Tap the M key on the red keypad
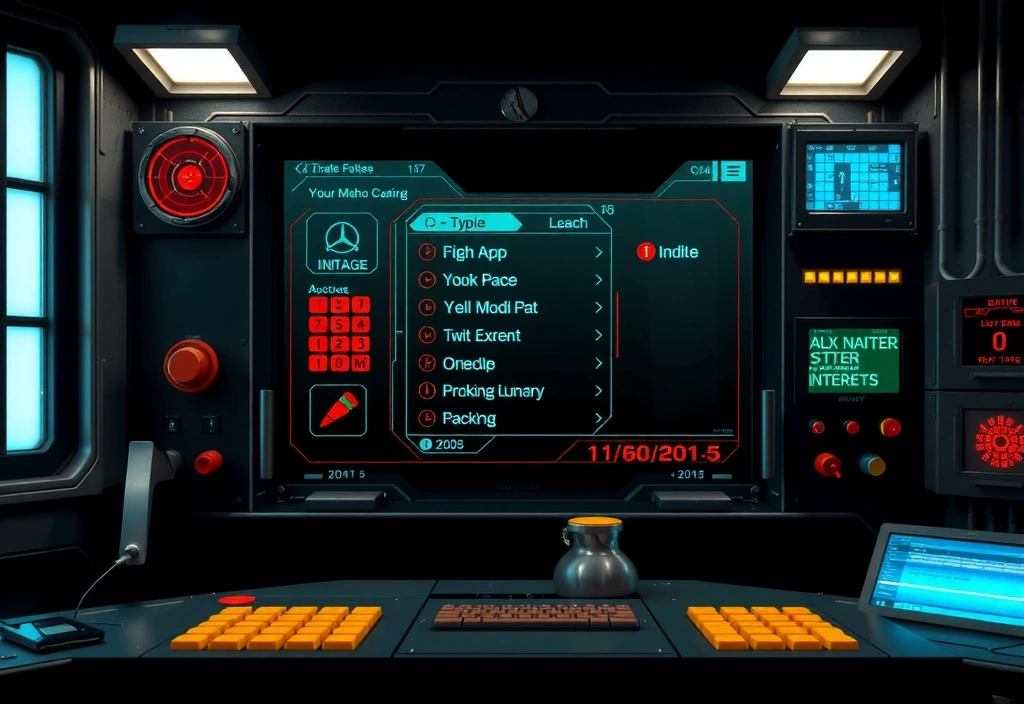 (361, 362)
